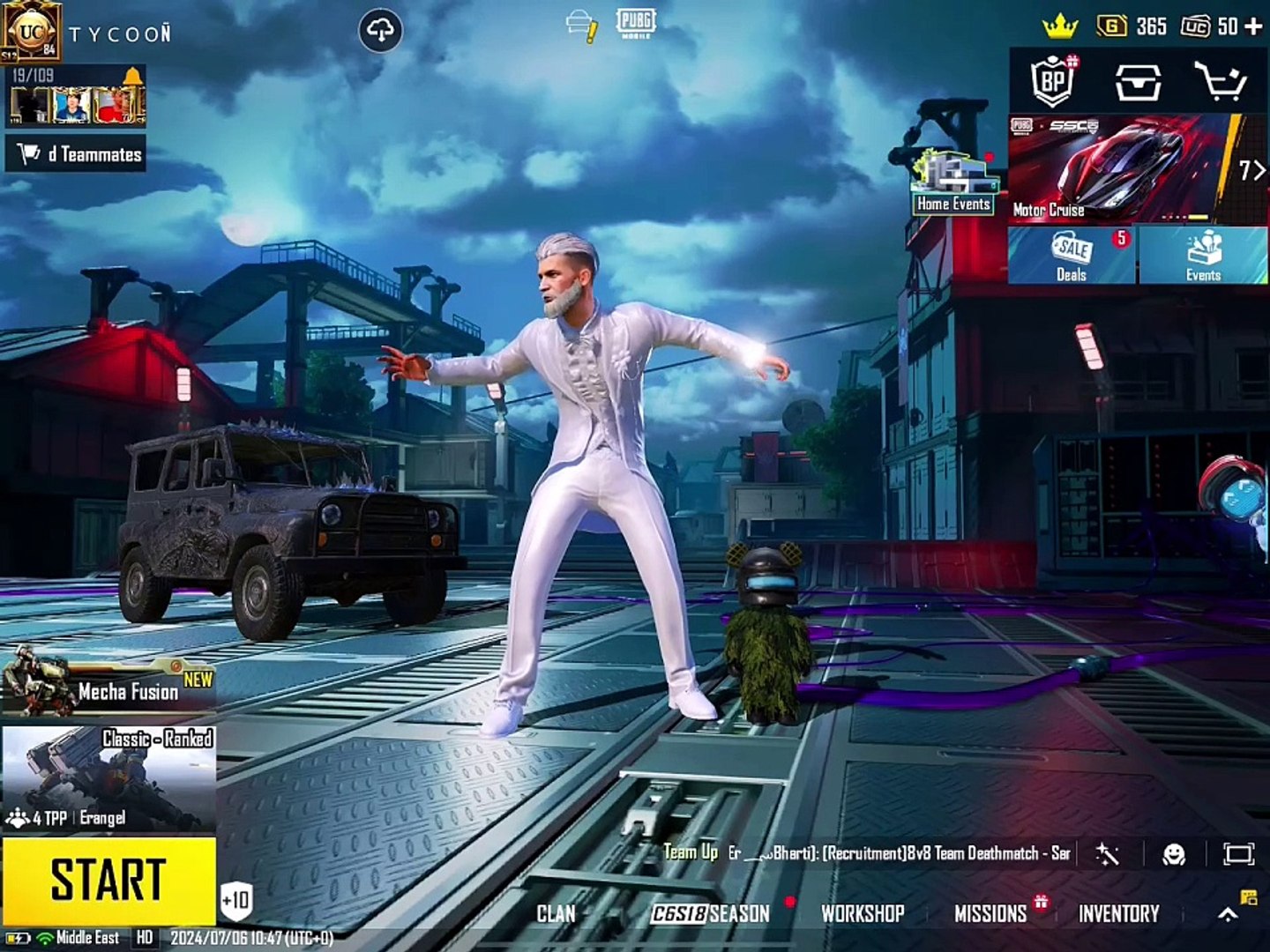Expand the bottom menu arrow
Screen dimensions: 1270x952
point(1228,915)
